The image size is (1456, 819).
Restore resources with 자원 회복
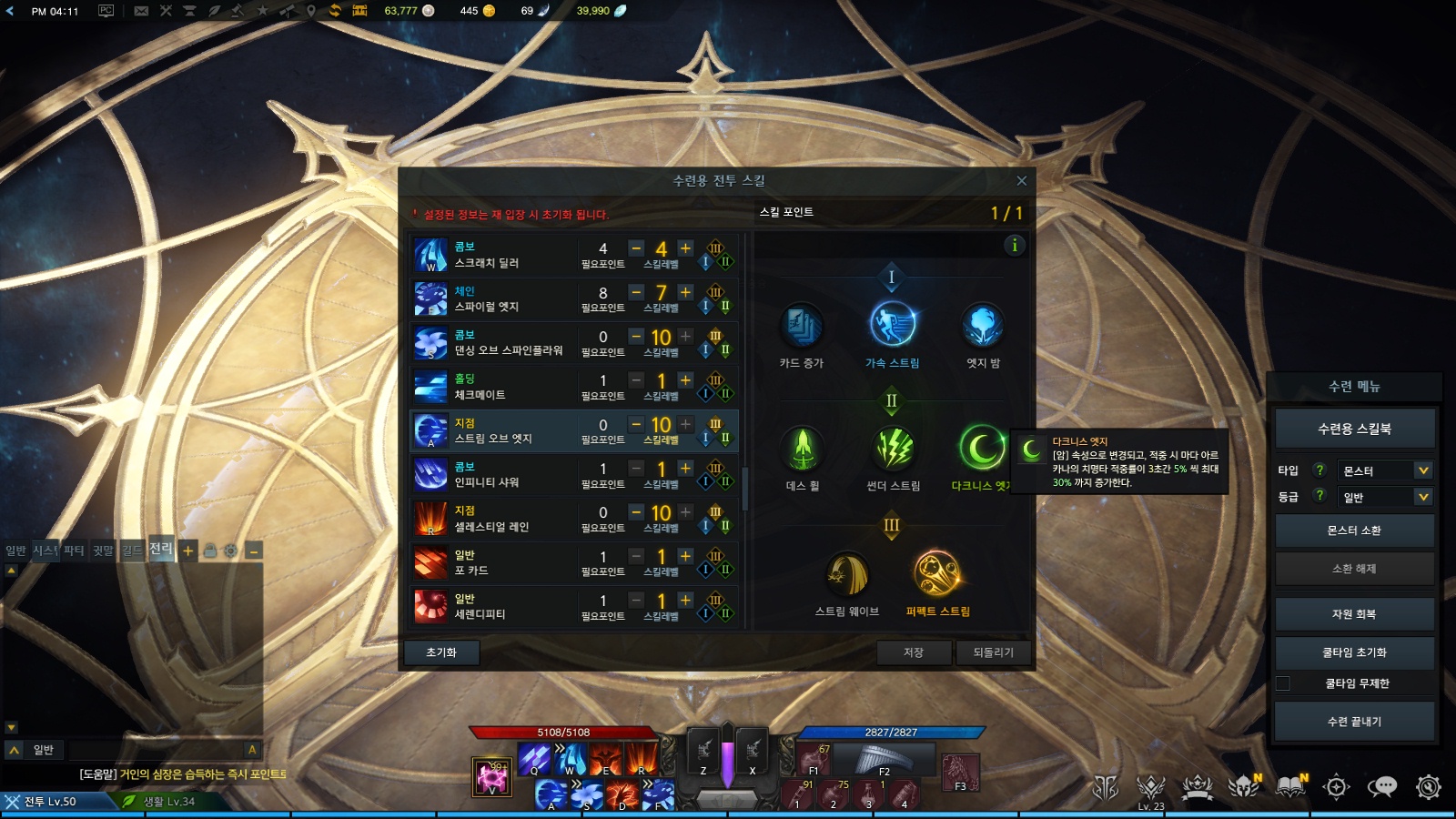click(x=1354, y=614)
